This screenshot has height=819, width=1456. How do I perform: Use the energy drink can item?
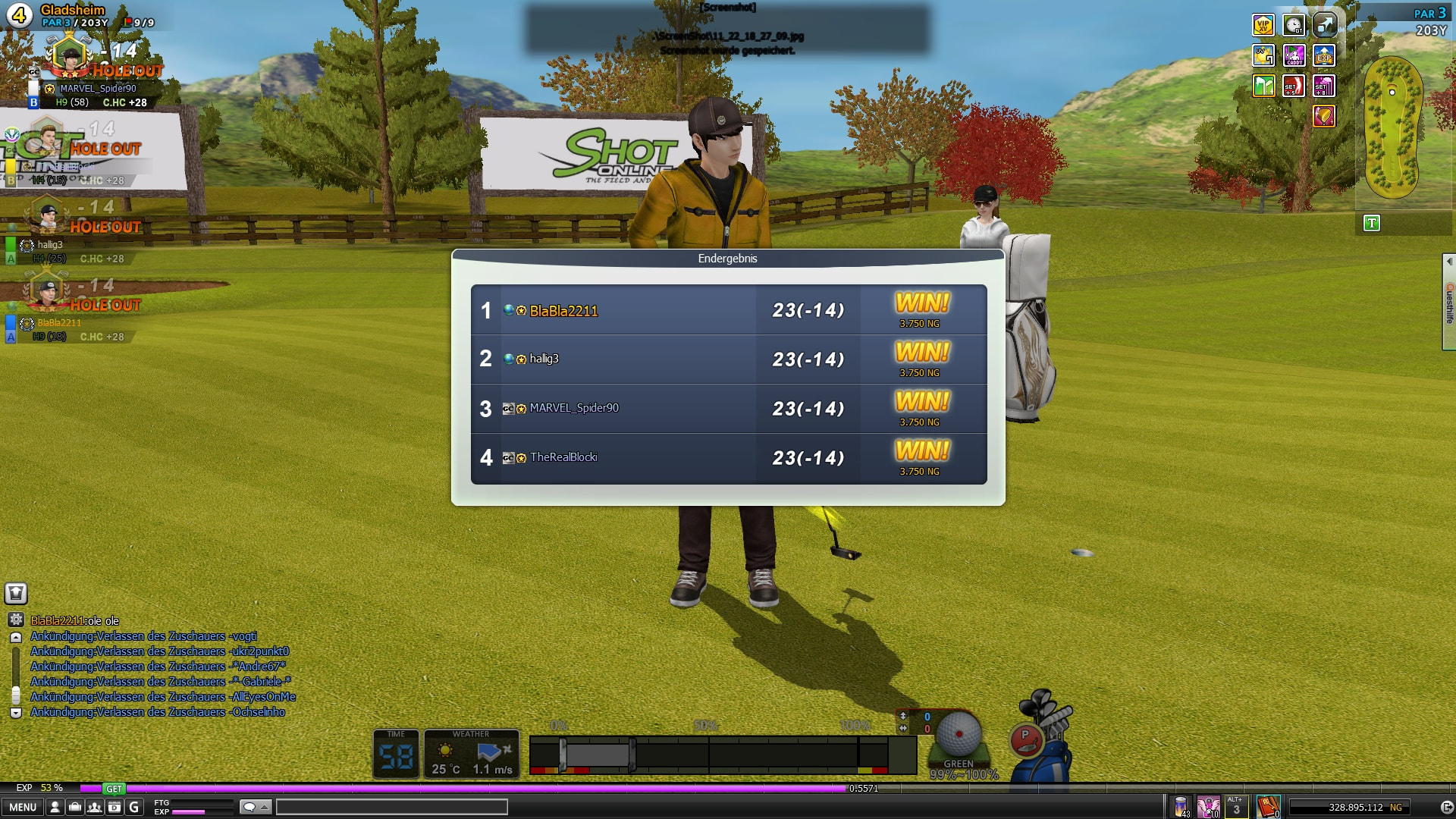(x=1181, y=806)
